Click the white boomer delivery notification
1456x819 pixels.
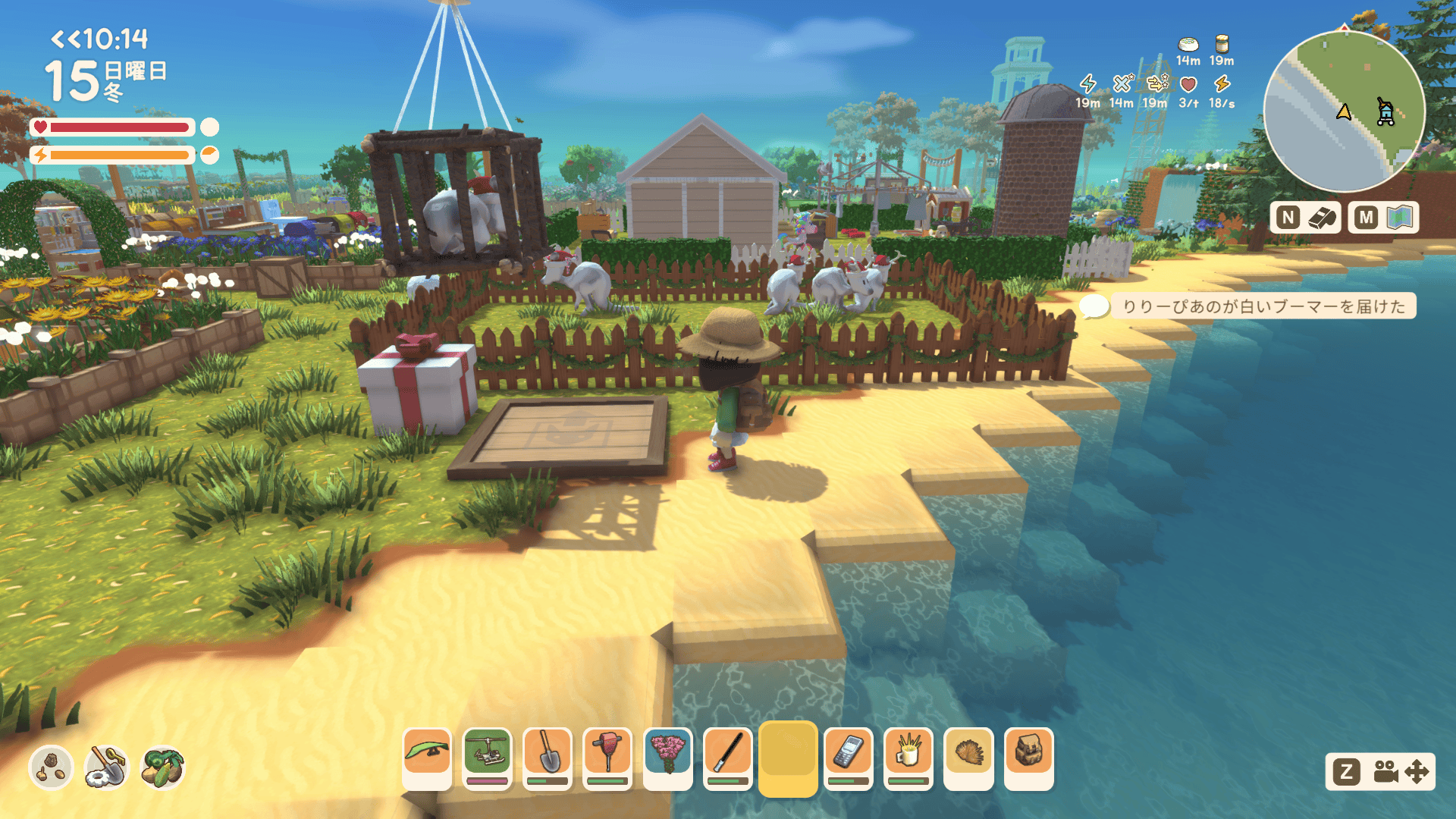pos(1263,306)
